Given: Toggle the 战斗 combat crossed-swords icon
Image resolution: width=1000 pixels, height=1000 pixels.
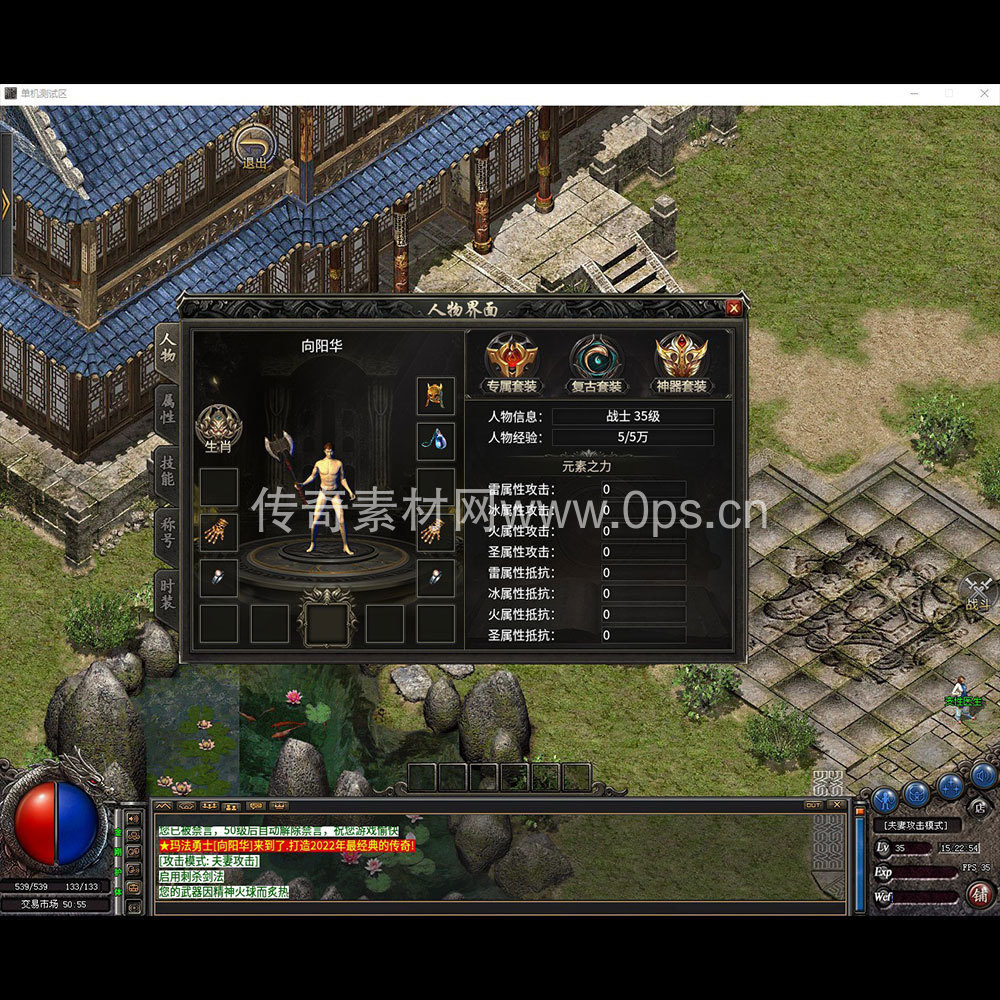Looking at the screenshot, I should click(977, 592).
